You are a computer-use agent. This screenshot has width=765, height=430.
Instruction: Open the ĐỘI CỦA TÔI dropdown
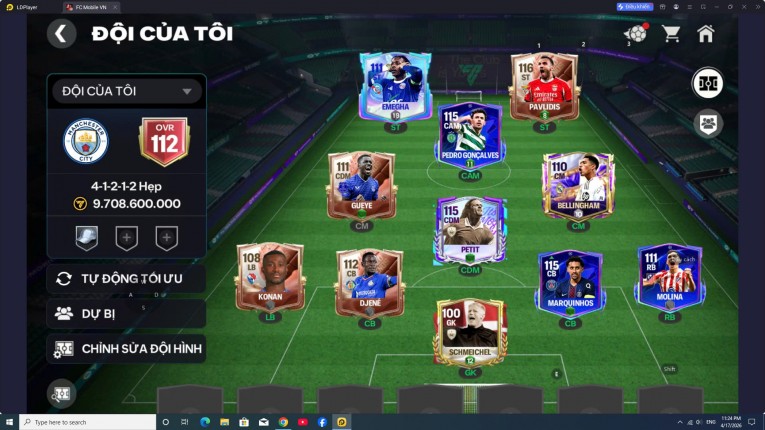pyautogui.click(x=126, y=91)
